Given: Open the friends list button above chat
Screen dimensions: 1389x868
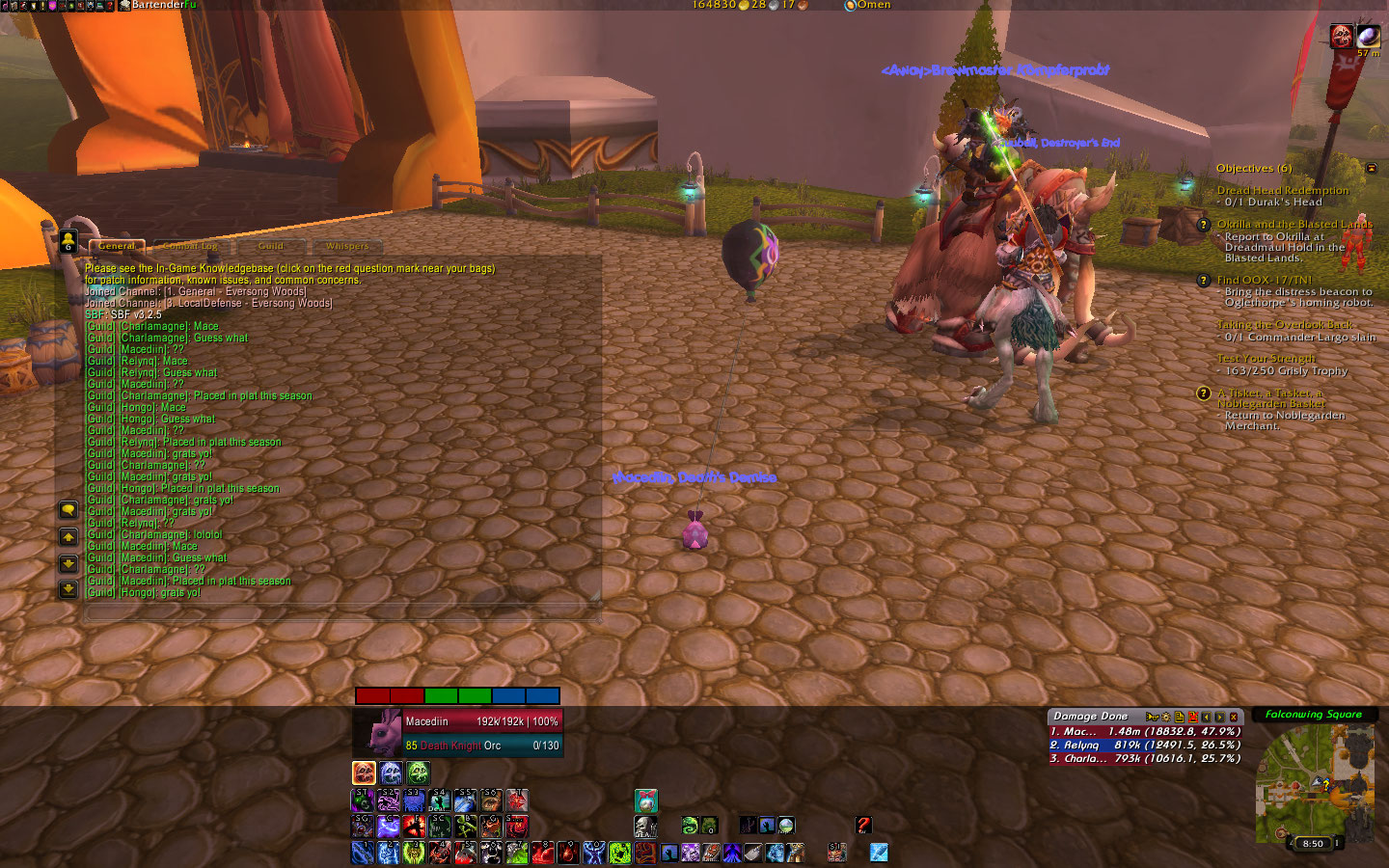Looking at the screenshot, I should point(68,241).
